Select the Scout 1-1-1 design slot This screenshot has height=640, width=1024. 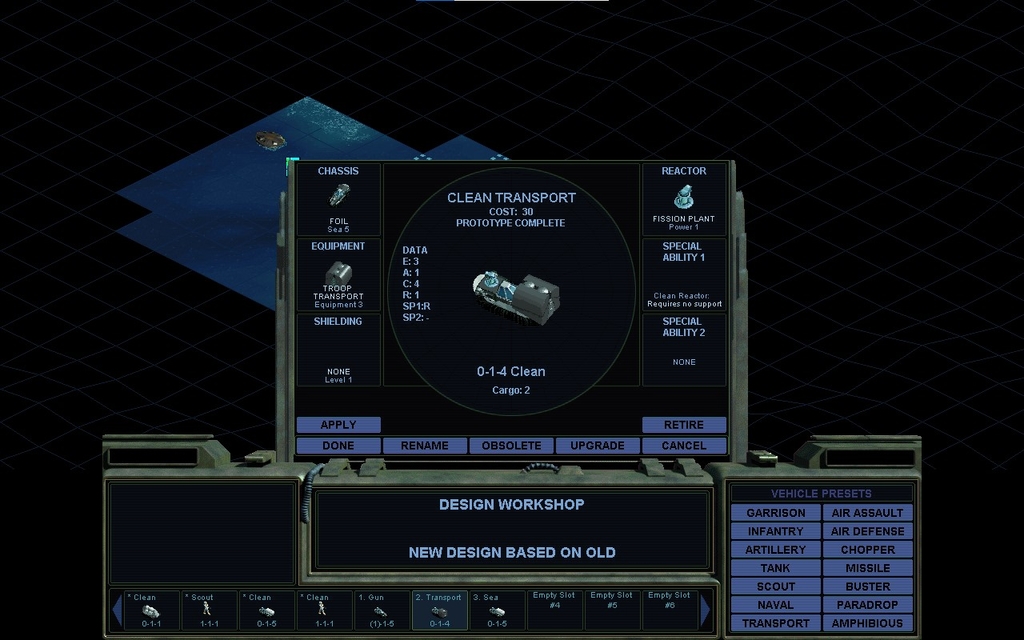click(x=209, y=610)
